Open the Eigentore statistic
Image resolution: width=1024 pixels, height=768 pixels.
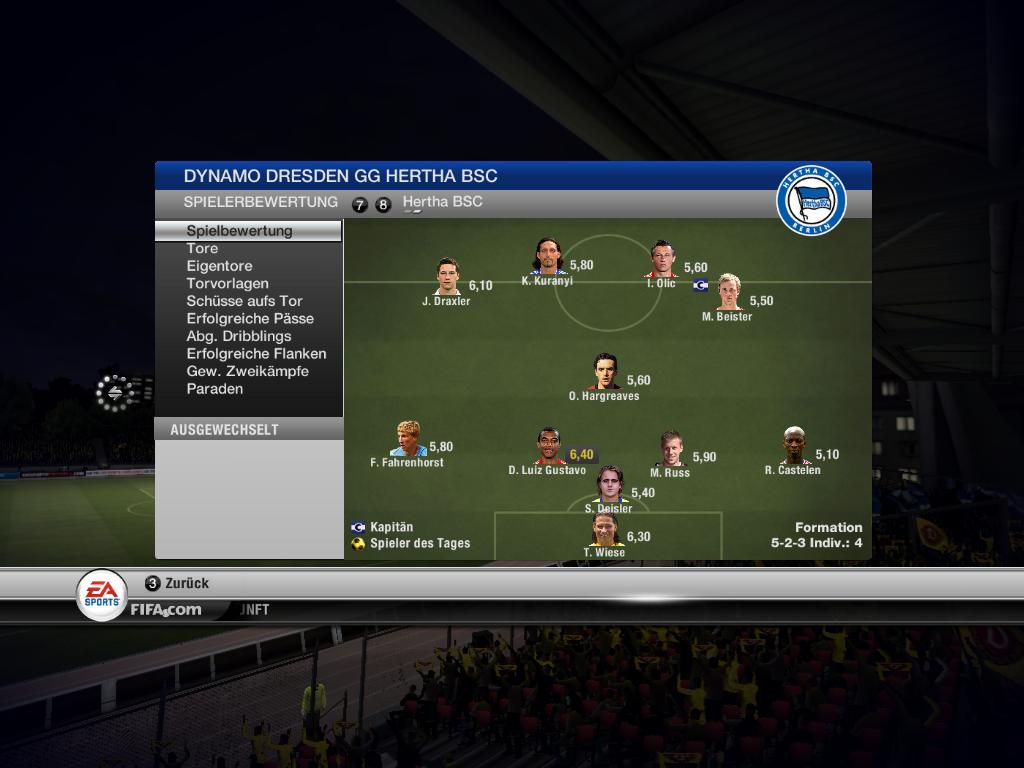click(219, 266)
